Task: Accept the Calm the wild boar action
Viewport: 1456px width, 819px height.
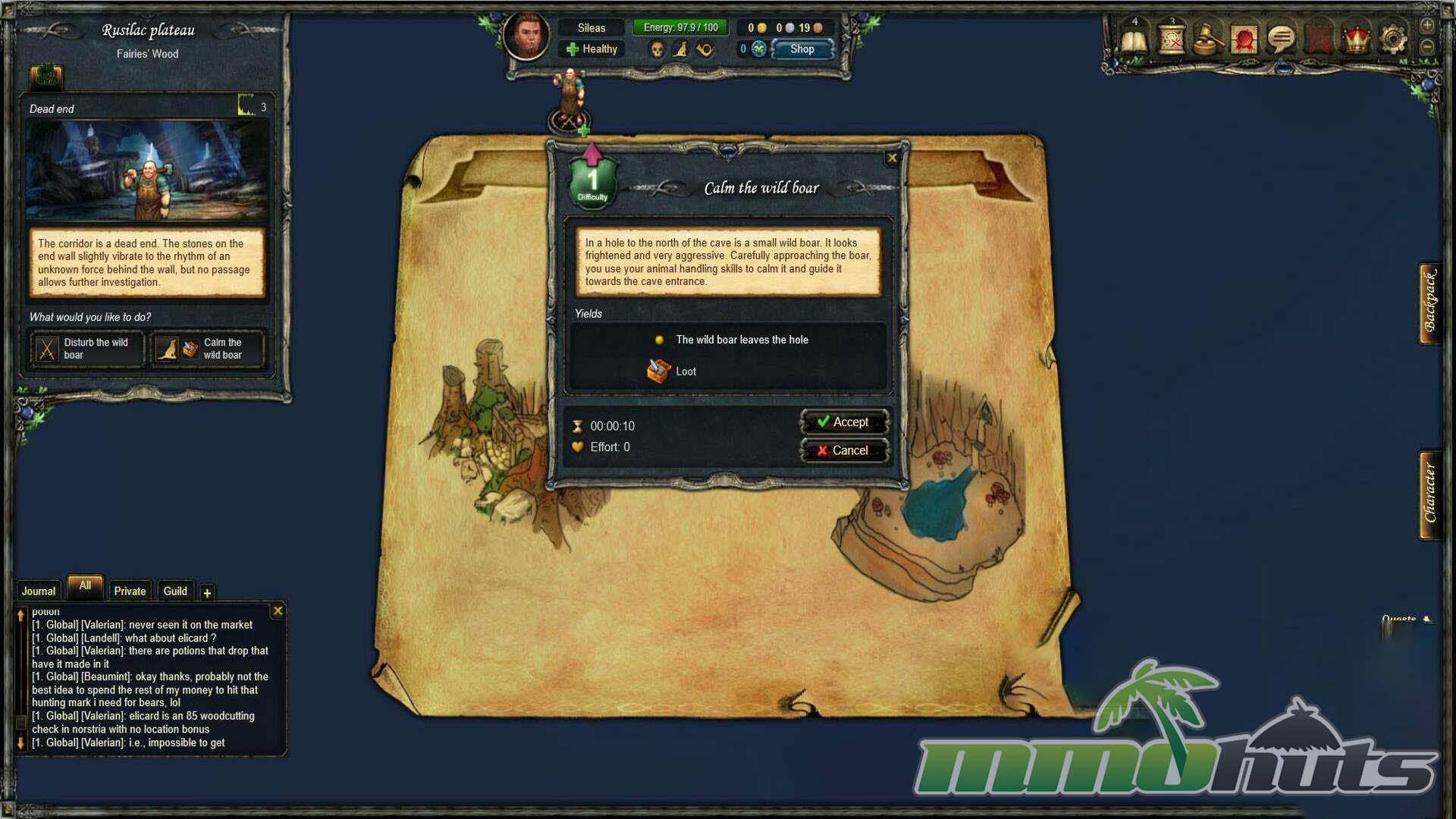Action: tap(843, 422)
